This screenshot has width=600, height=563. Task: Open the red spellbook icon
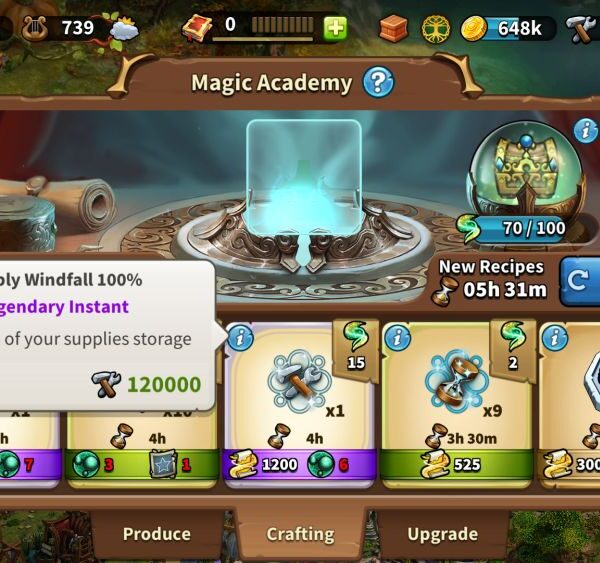(196, 28)
